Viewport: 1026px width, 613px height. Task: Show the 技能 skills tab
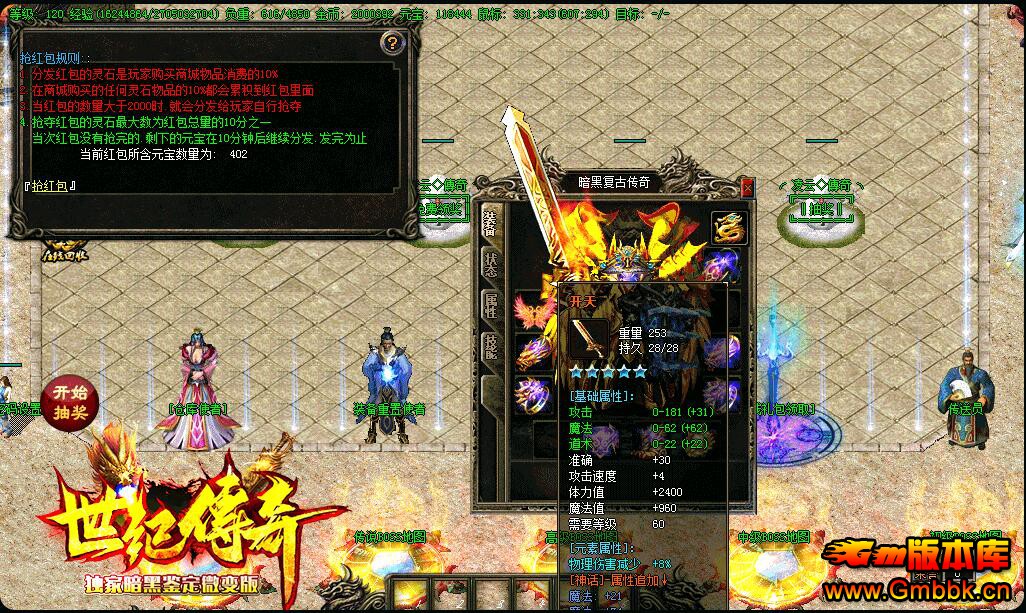tap(490, 347)
